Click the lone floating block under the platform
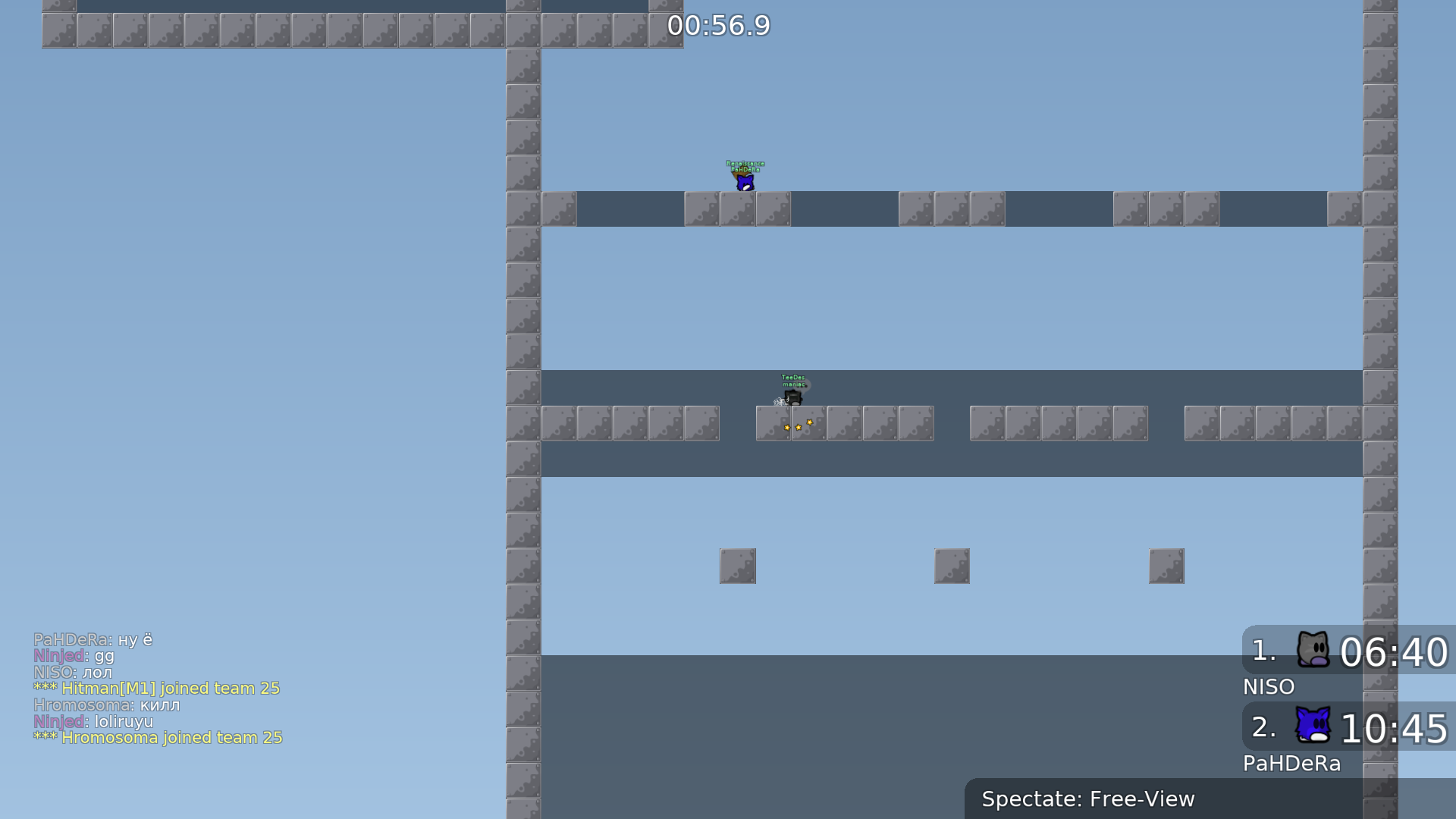The width and height of the screenshot is (1456, 819). pyautogui.click(x=737, y=565)
